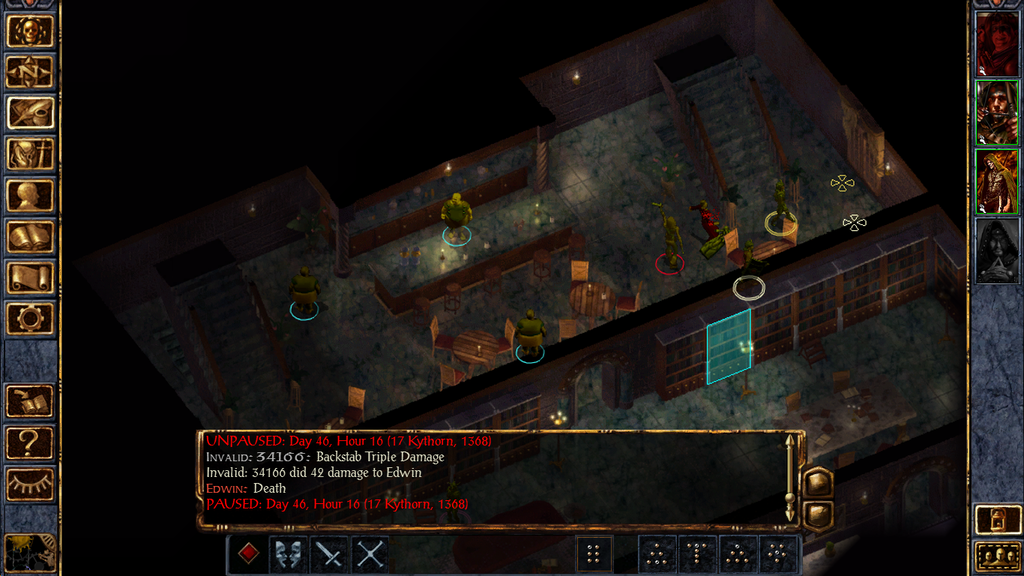The height and width of the screenshot is (576, 1024).
Task: Select the red-tinted top character portrait
Action: tap(996, 44)
